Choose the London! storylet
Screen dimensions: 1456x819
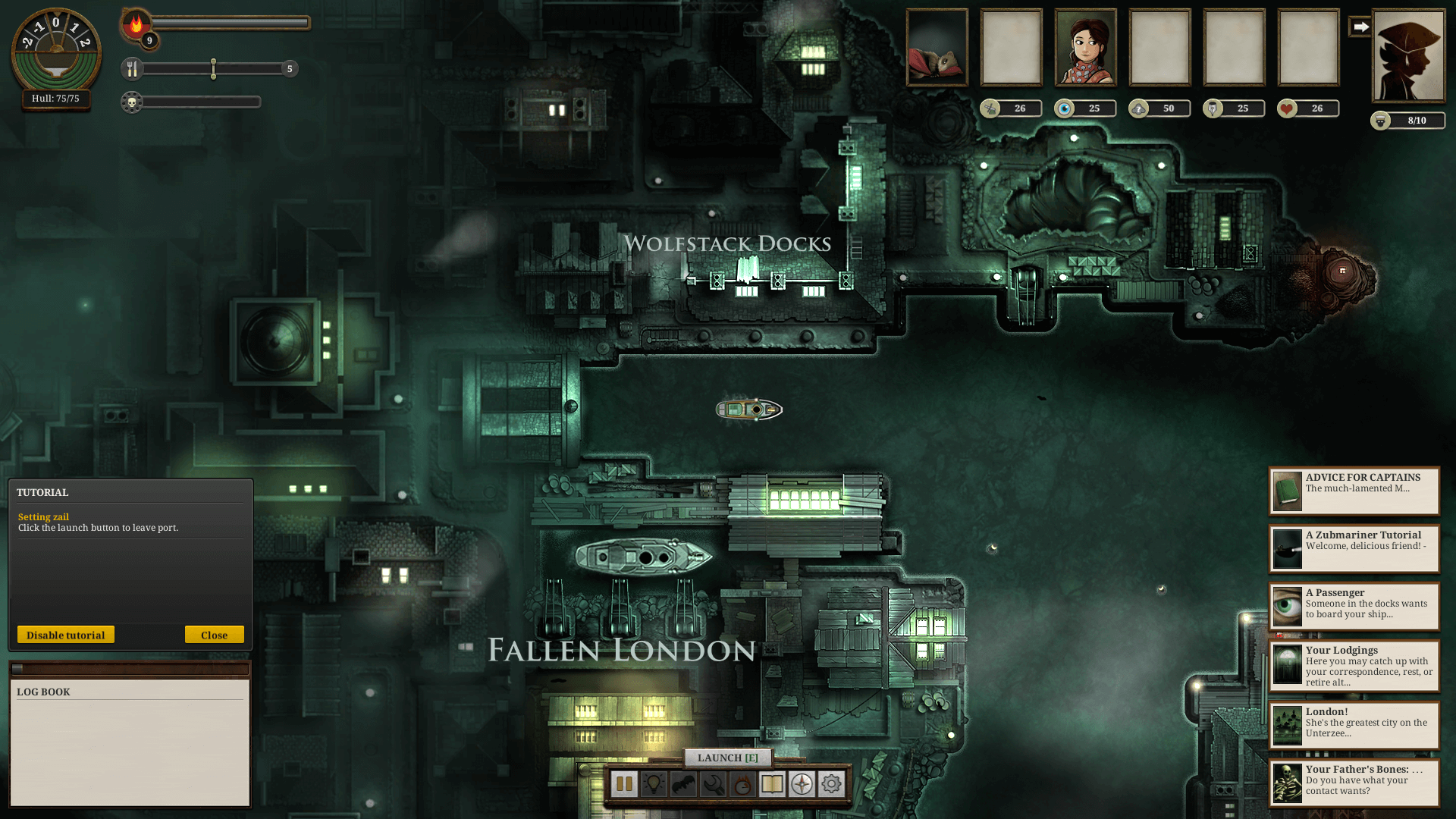pyautogui.click(x=1354, y=725)
